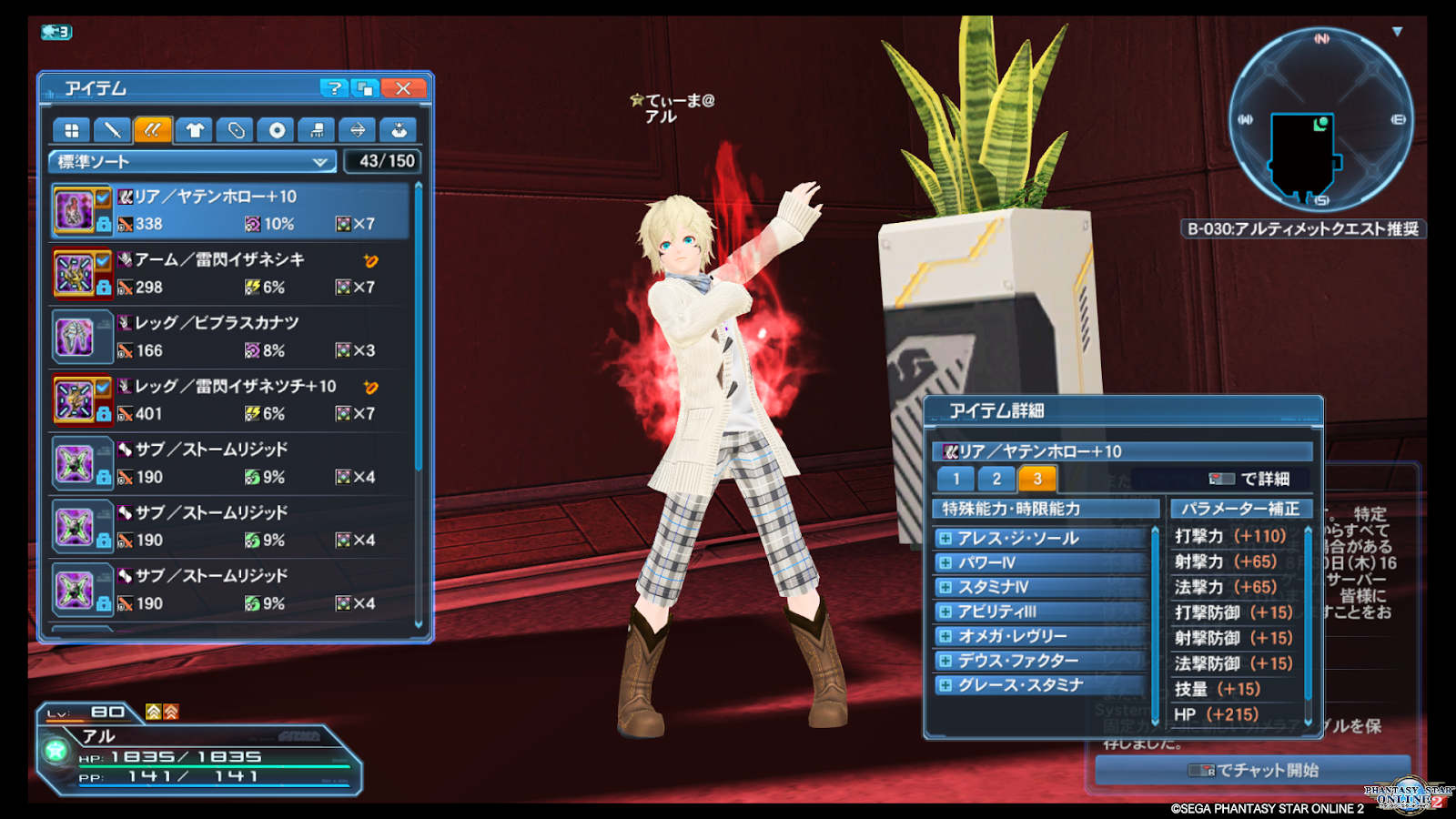
Task: Open the shirt costume tab
Action: coord(194,130)
